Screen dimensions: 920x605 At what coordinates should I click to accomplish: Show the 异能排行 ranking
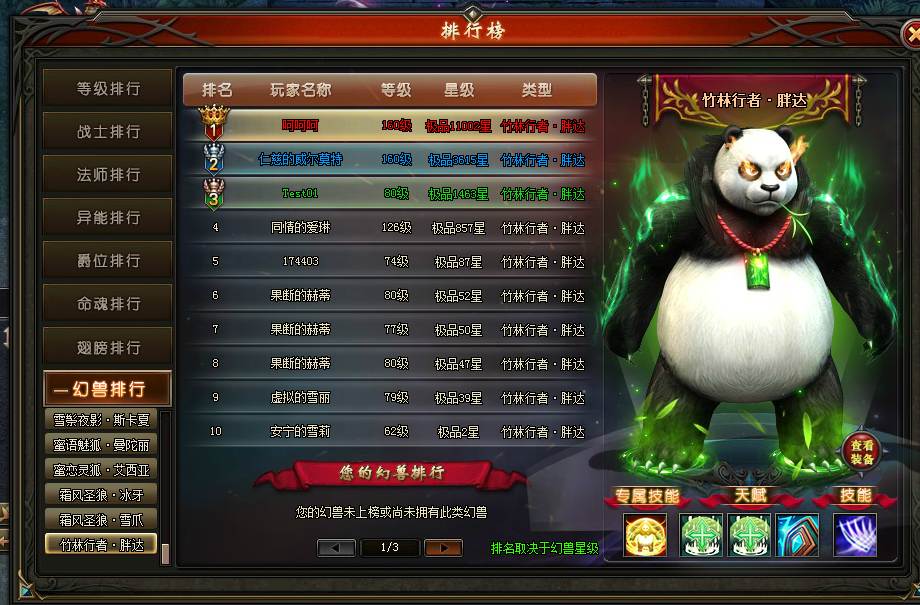(108, 218)
